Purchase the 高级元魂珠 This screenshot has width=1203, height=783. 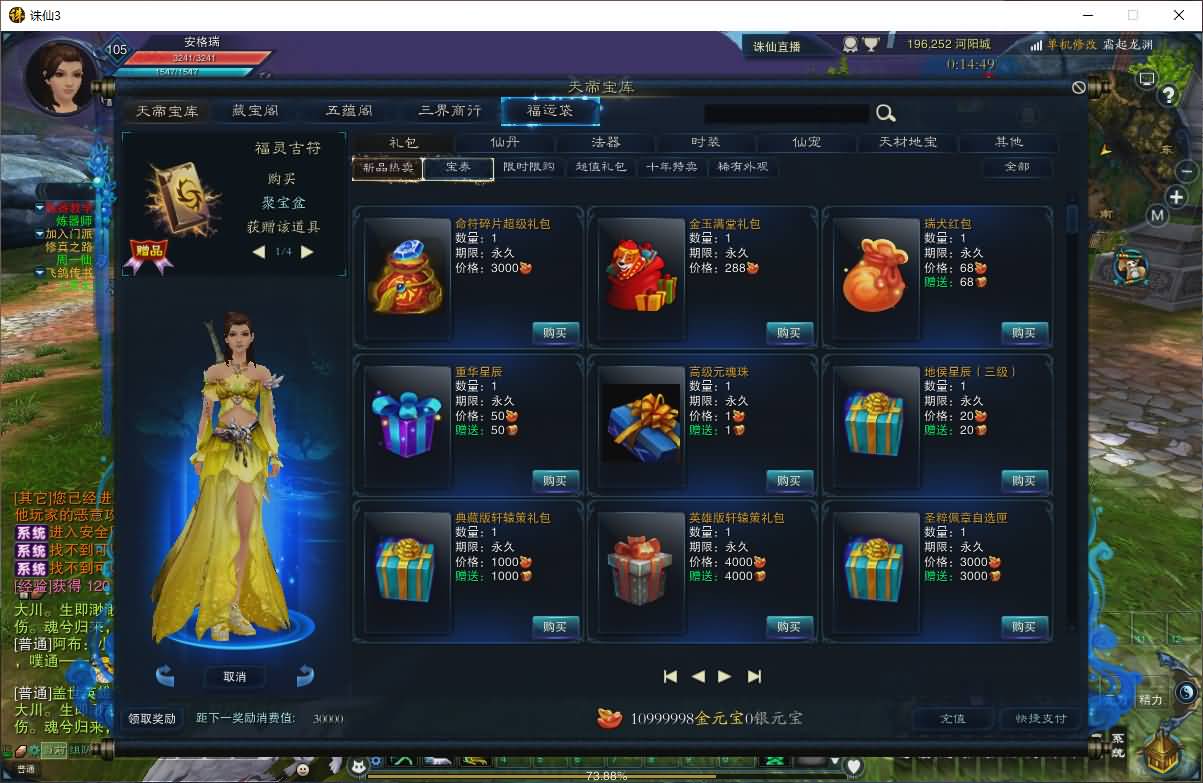[789, 481]
